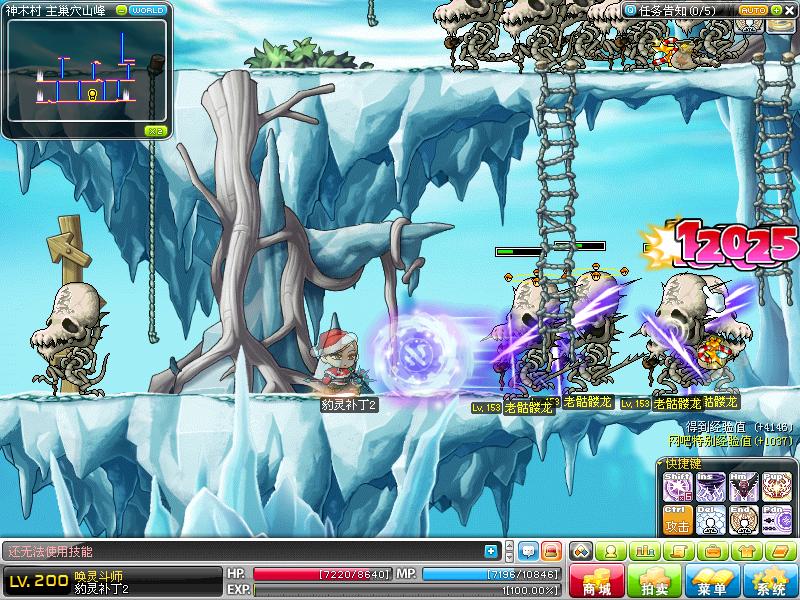
Task: Open the 商城 cash shop
Action: [x=597, y=582]
